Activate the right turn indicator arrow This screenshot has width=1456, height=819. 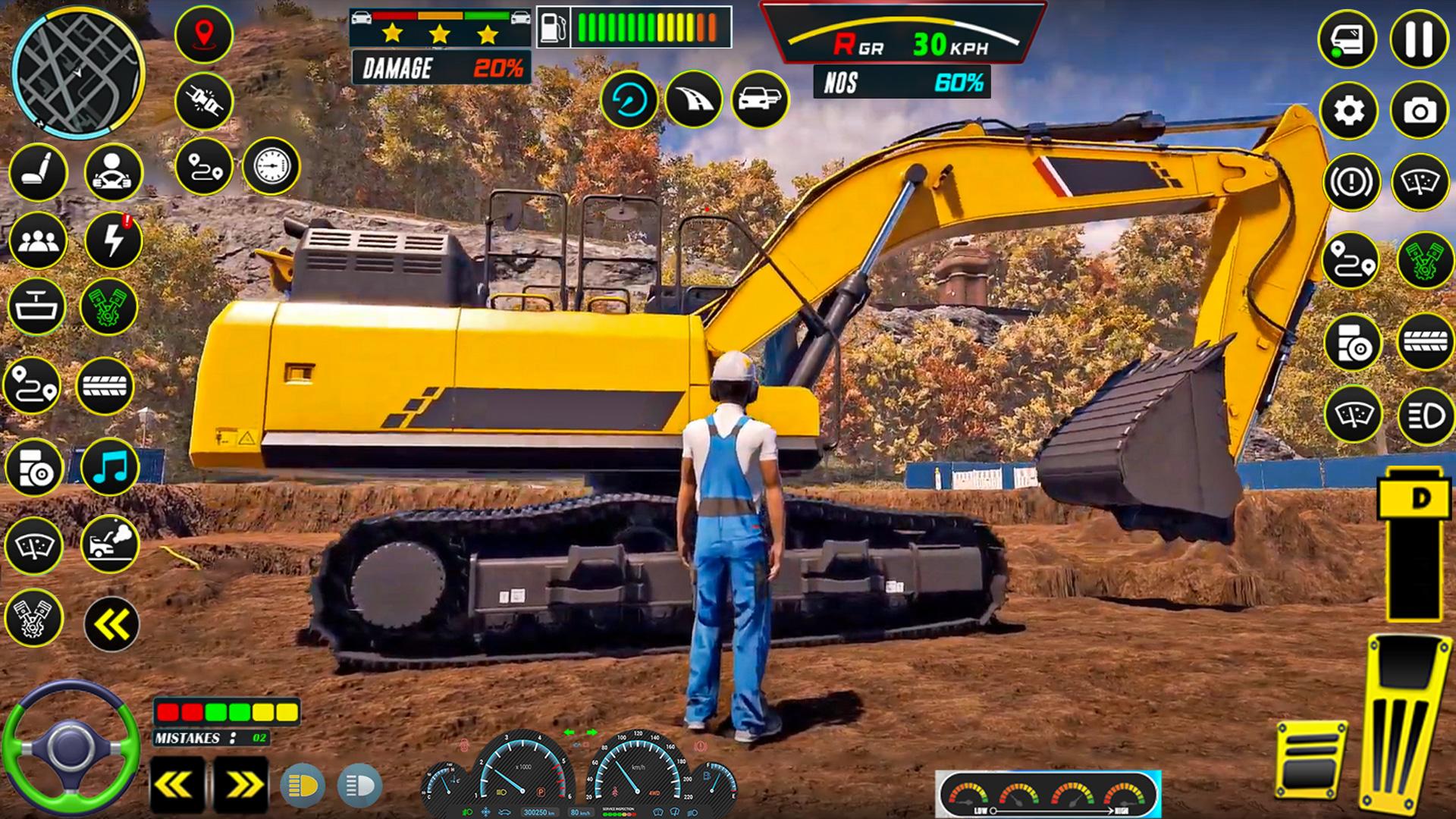[x=241, y=786]
